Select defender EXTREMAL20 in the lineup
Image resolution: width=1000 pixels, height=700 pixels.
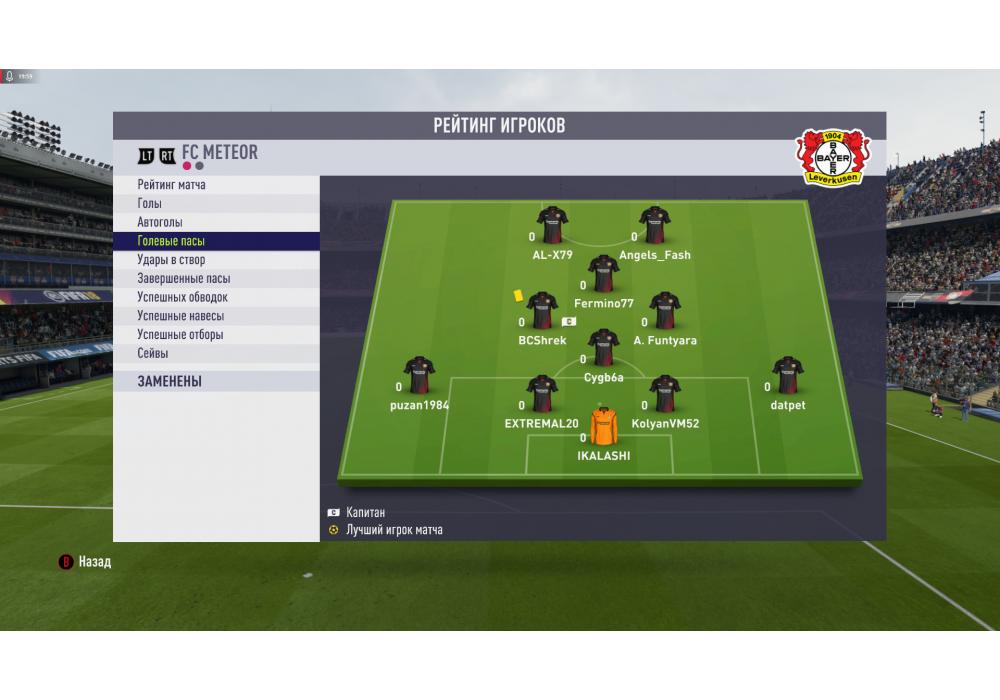point(542,393)
